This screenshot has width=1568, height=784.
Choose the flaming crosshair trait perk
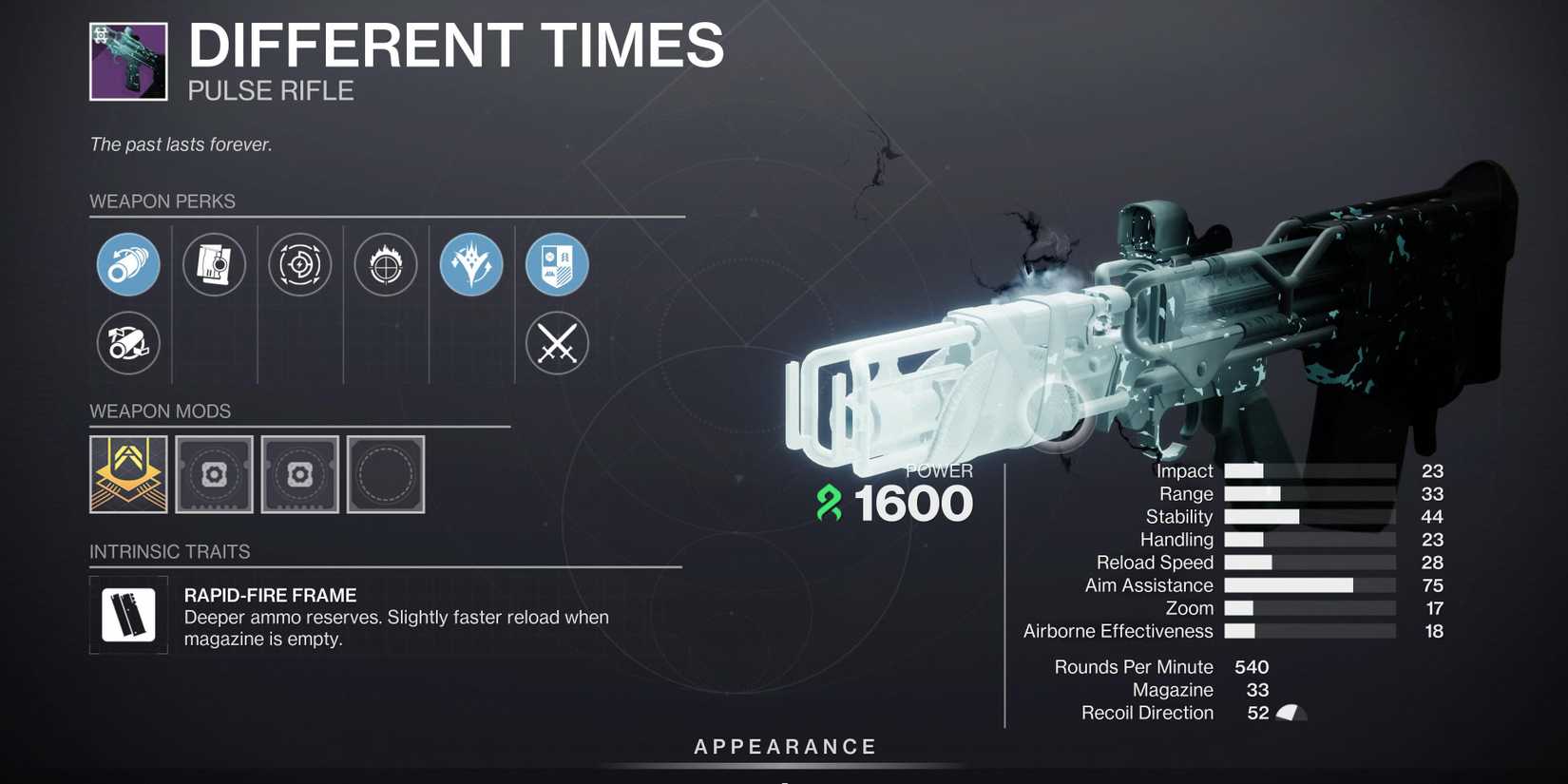(385, 264)
